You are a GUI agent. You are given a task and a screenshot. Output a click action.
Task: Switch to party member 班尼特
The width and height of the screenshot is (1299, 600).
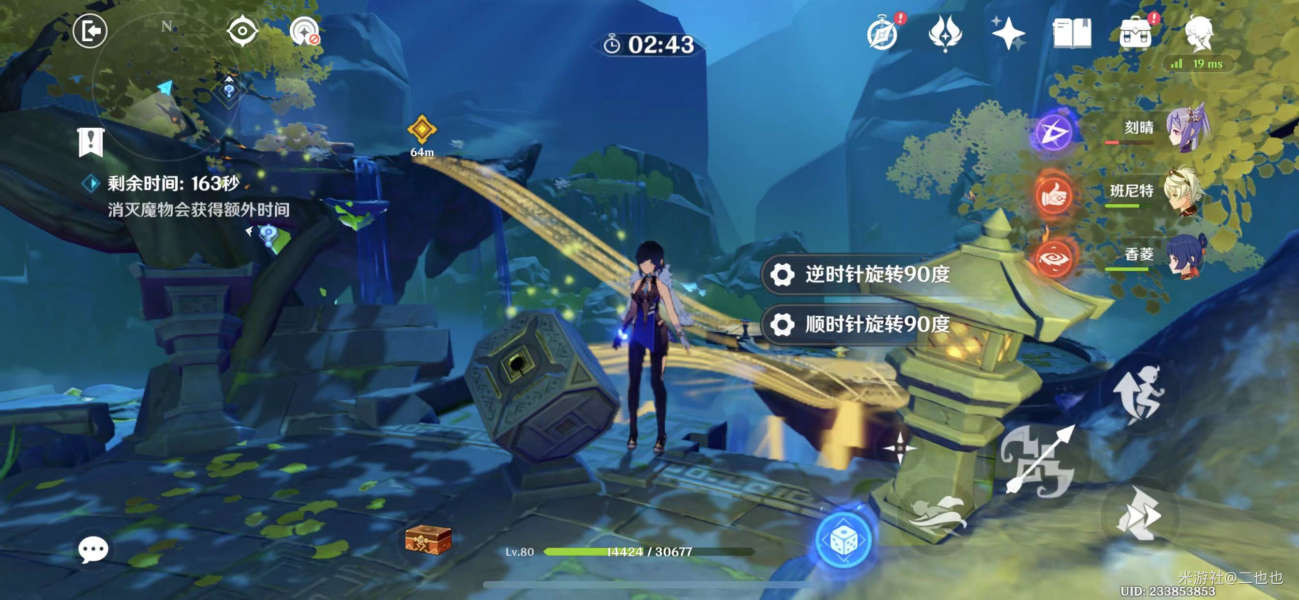1185,192
